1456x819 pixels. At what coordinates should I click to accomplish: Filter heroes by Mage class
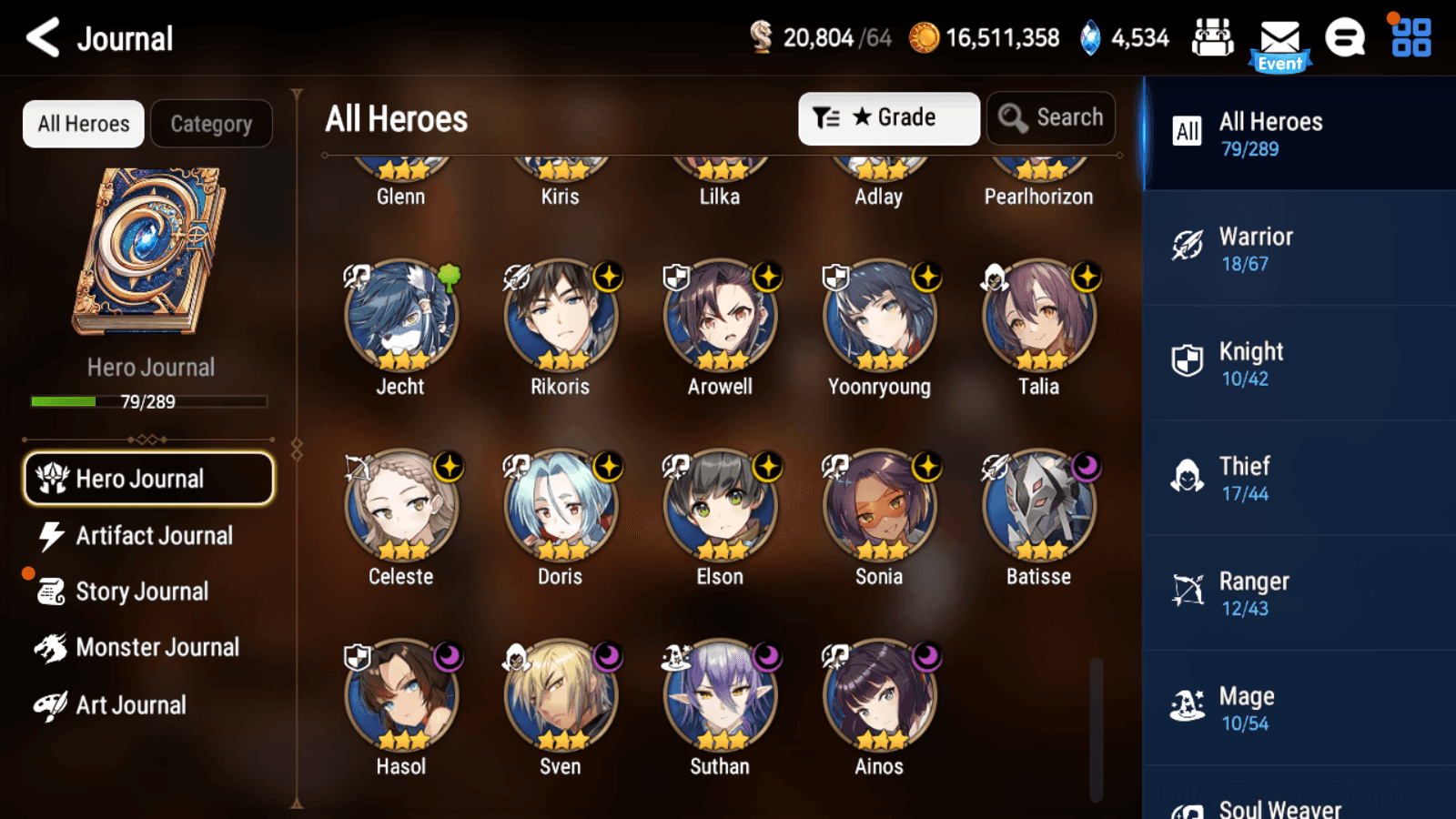tap(1299, 708)
